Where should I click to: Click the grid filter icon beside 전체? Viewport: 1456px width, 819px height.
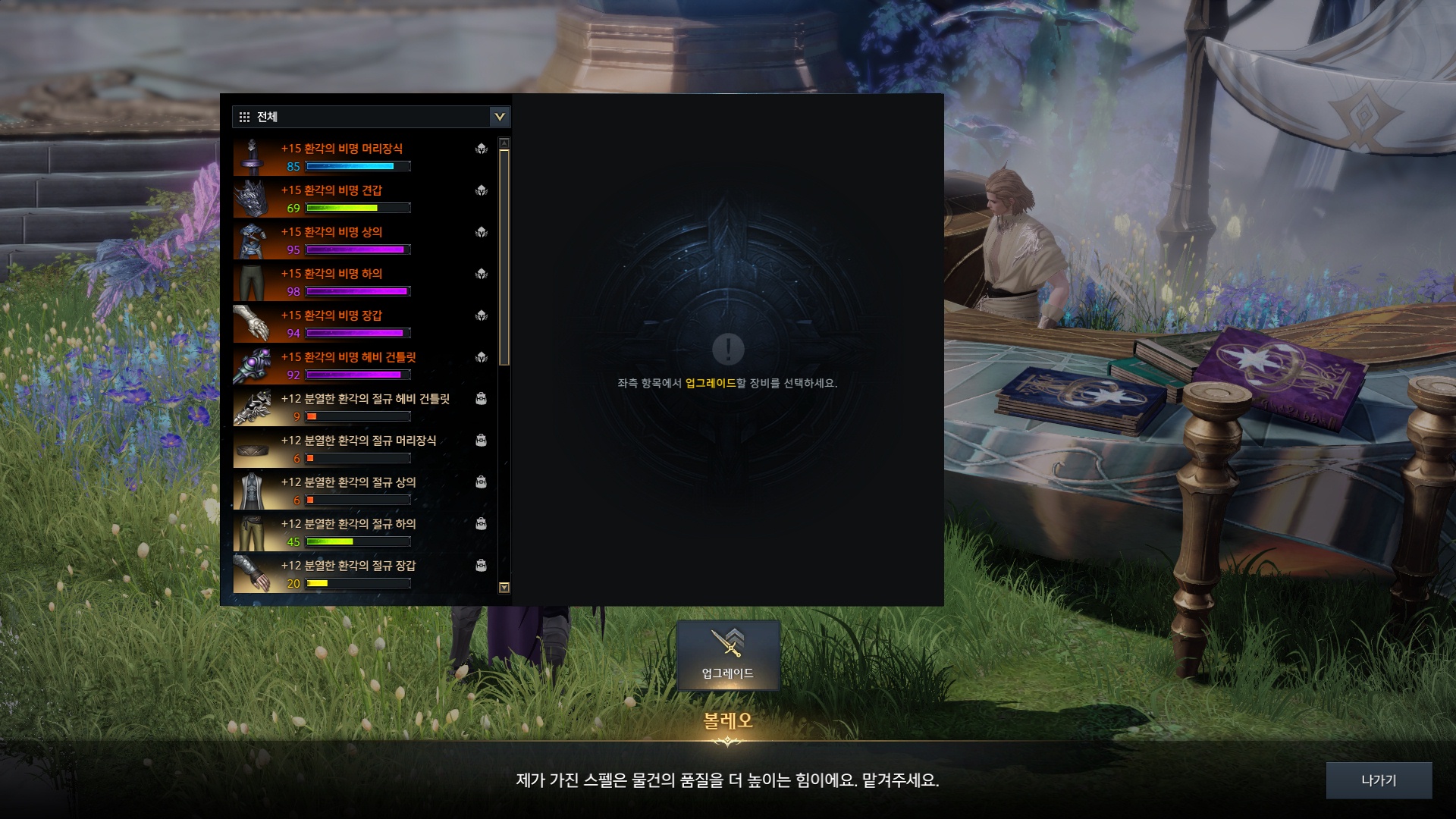tap(244, 117)
